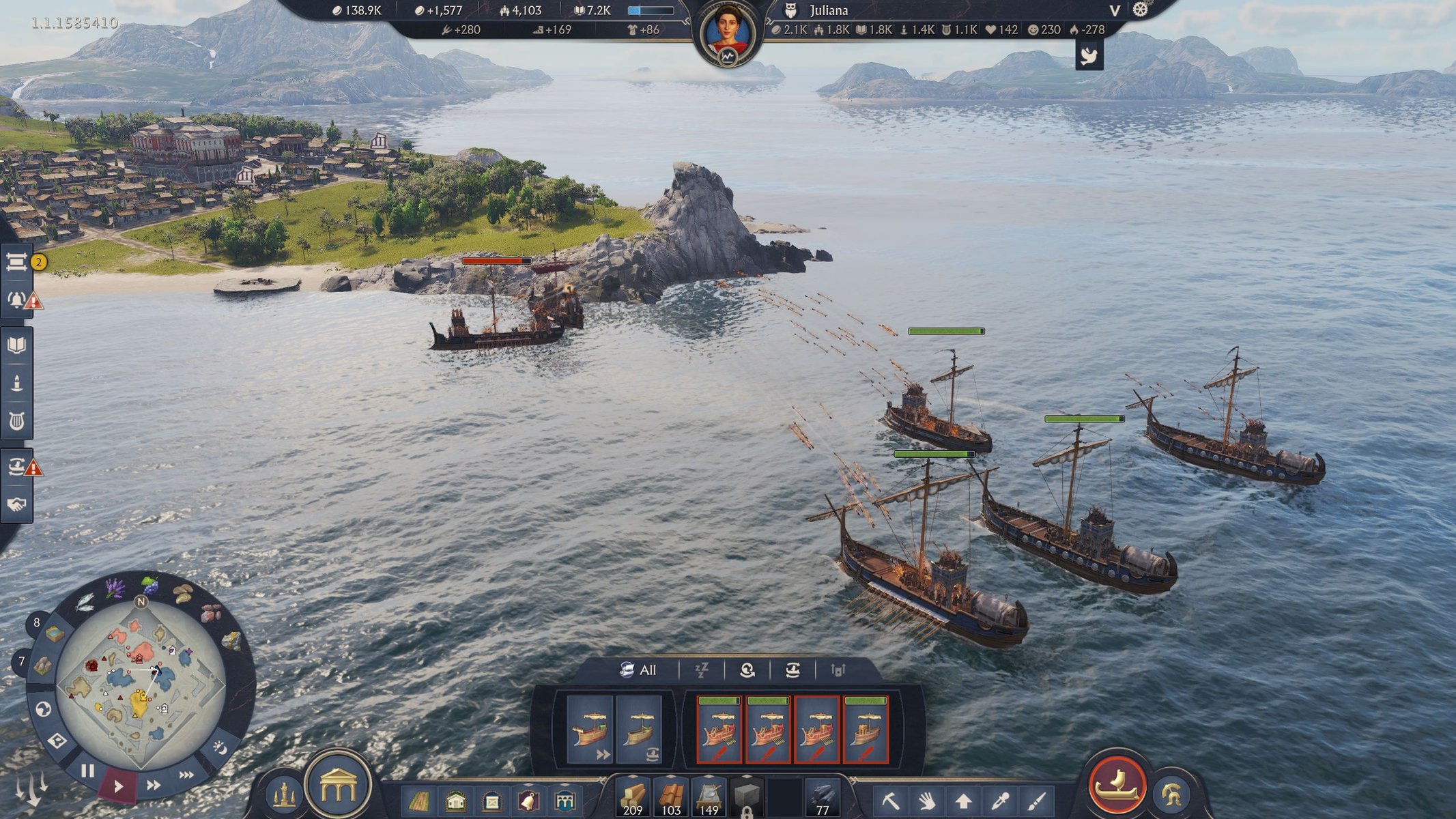Viewport: 1456px width, 819px height.
Task: Pause the game speed
Action: point(88,772)
